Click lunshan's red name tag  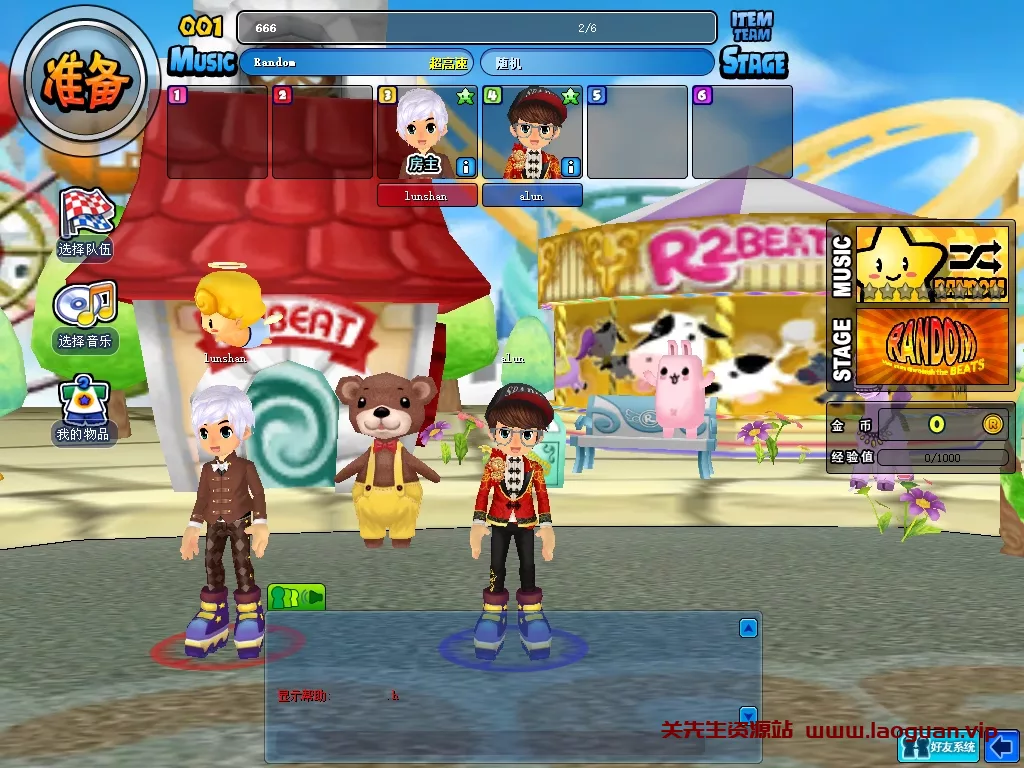click(427, 195)
